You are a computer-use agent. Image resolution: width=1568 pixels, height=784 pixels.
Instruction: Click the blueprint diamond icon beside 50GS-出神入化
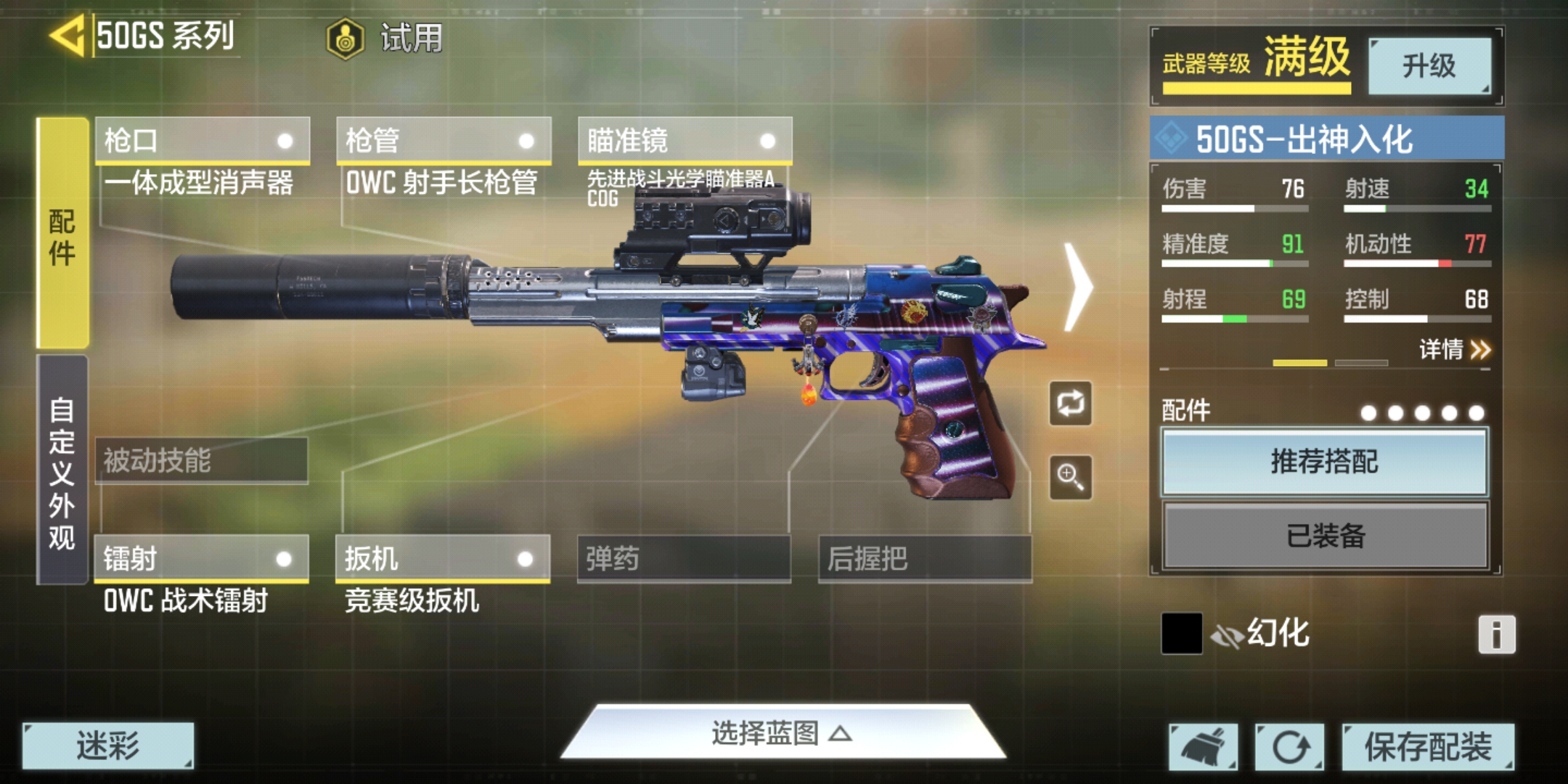pyautogui.click(x=1172, y=137)
